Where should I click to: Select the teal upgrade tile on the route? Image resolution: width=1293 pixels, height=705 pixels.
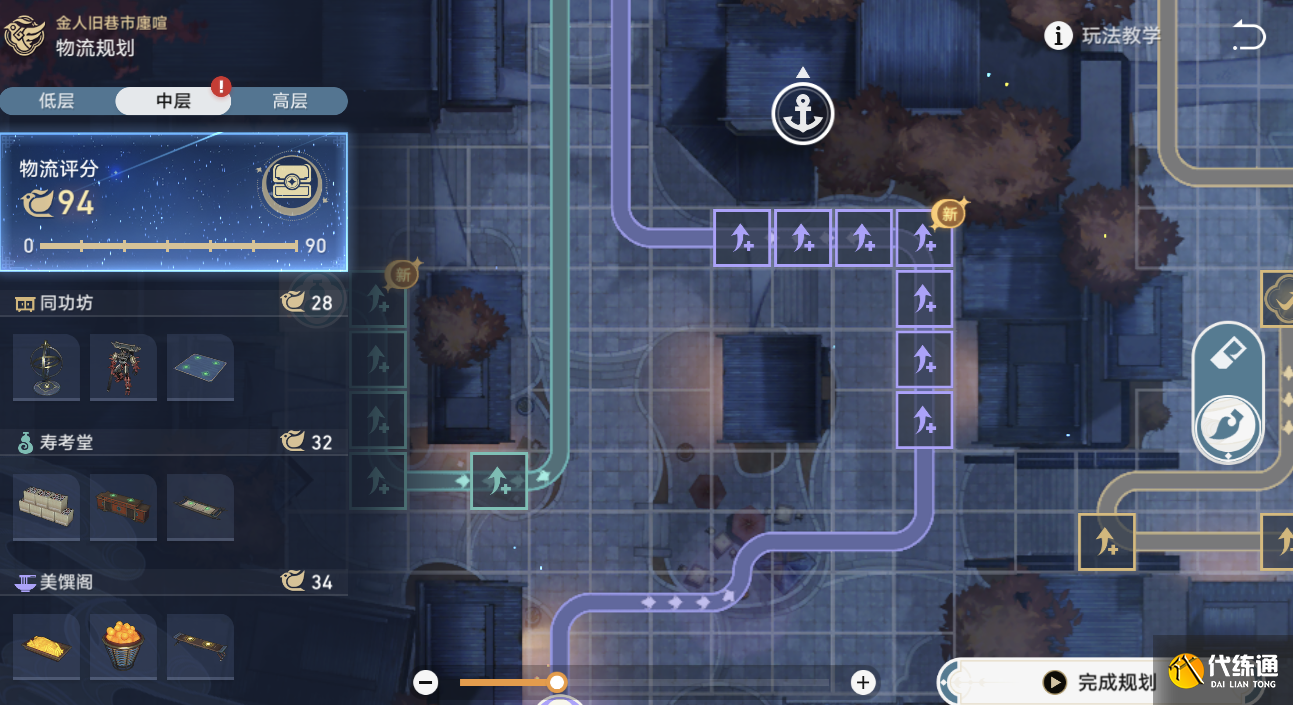tap(499, 481)
